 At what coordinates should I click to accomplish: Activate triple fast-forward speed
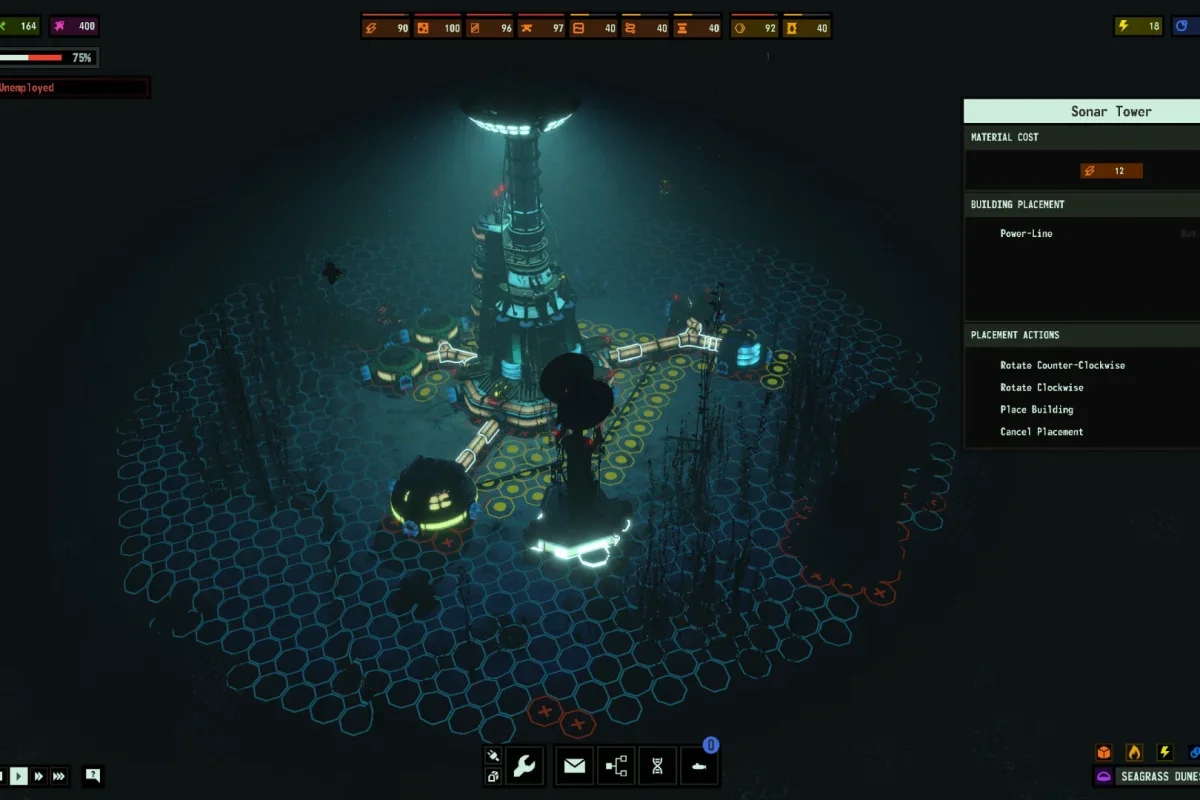(x=59, y=775)
